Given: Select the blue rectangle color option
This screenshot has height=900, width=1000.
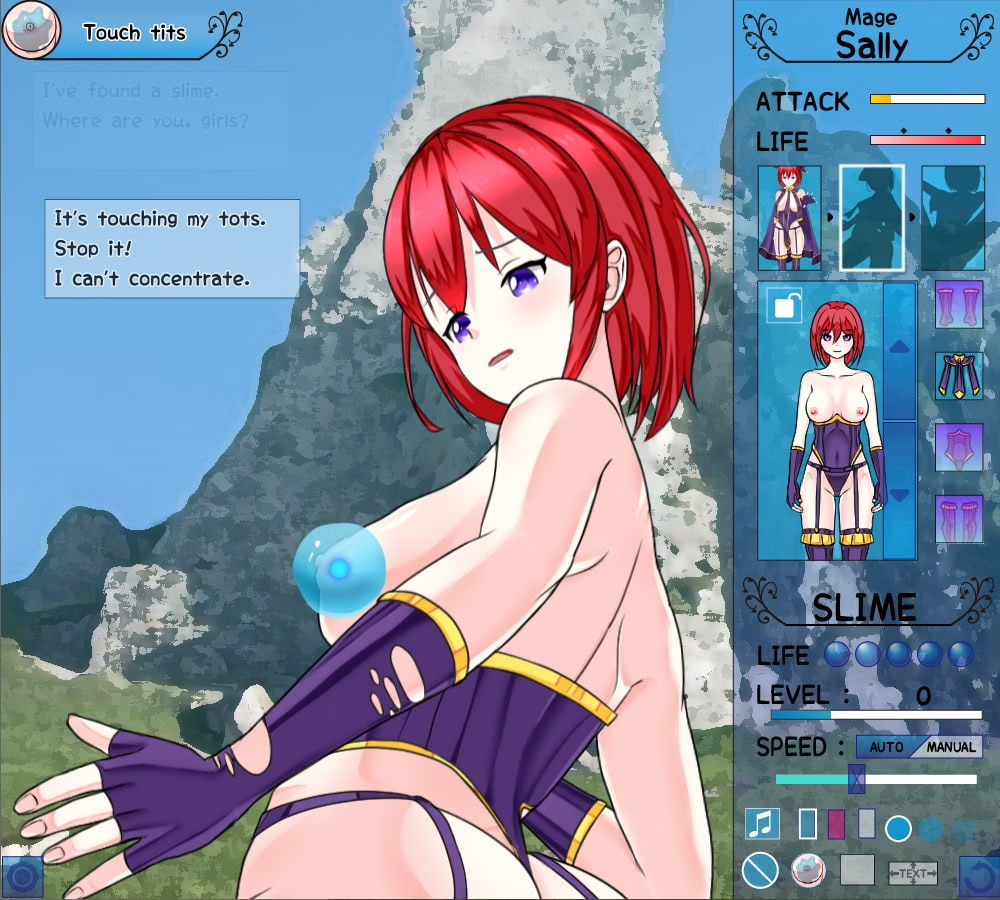Looking at the screenshot, I should pyautogui.click(x=808, y=824).
